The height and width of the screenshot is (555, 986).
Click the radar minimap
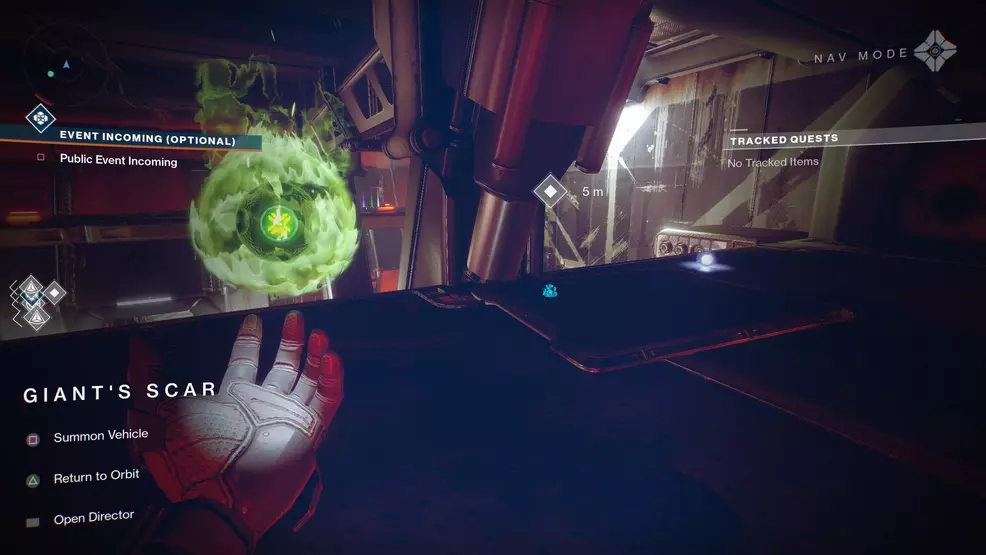(x=63, y=65)
